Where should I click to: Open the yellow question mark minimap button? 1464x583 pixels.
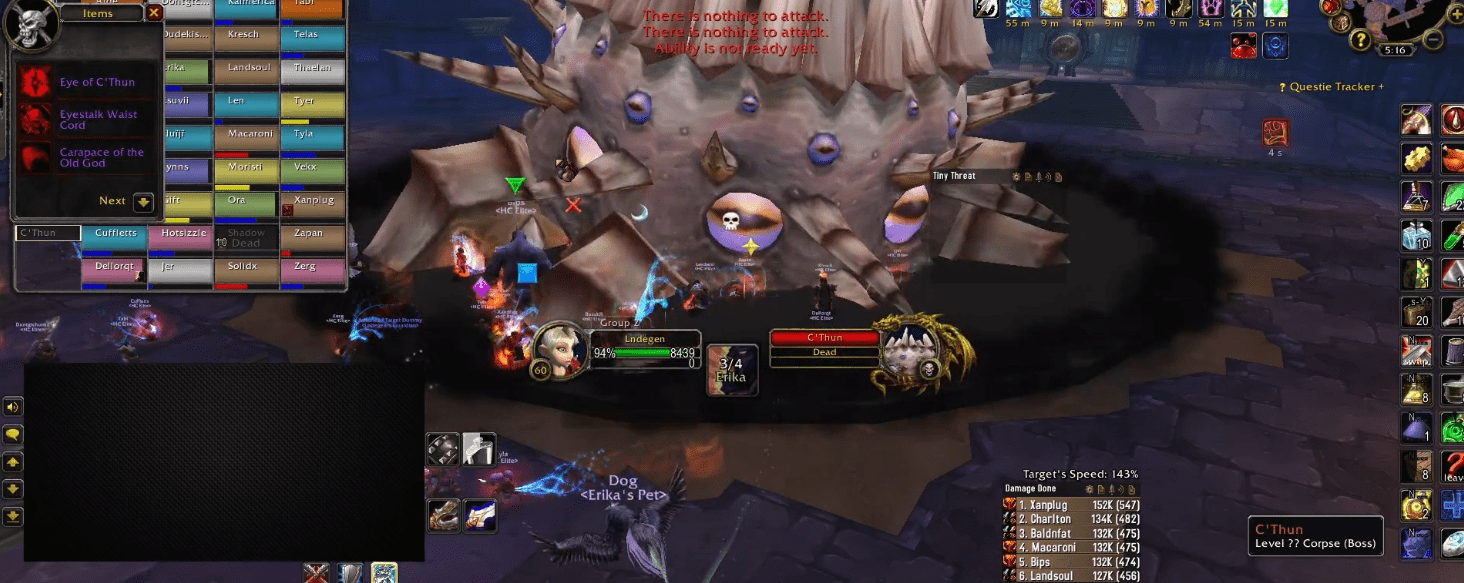pos(1360,40)
